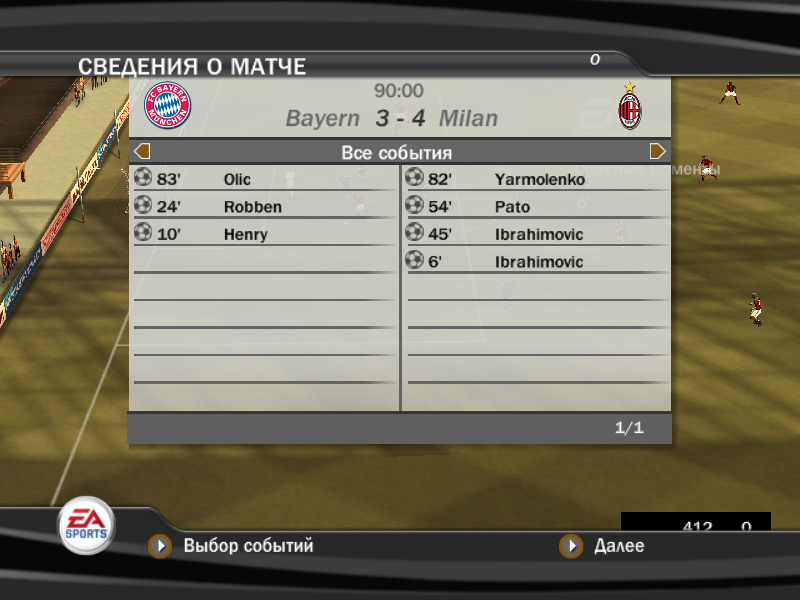Choose Ibrahimovic 6' goal event
The width and height of the screenshot is (800, 600).
coord(538,262)
